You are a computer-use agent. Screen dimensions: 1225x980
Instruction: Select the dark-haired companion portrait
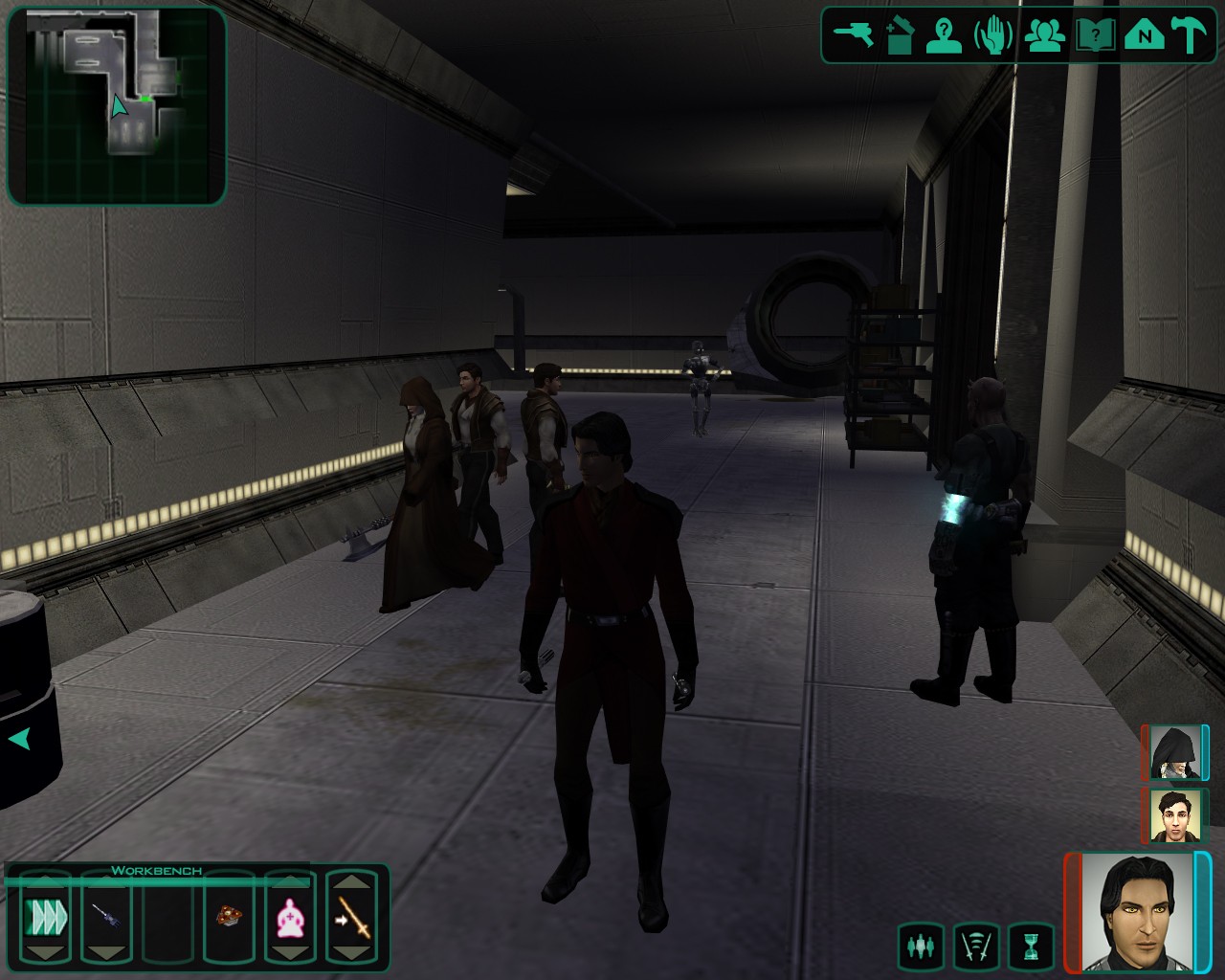coord(1174,815)
